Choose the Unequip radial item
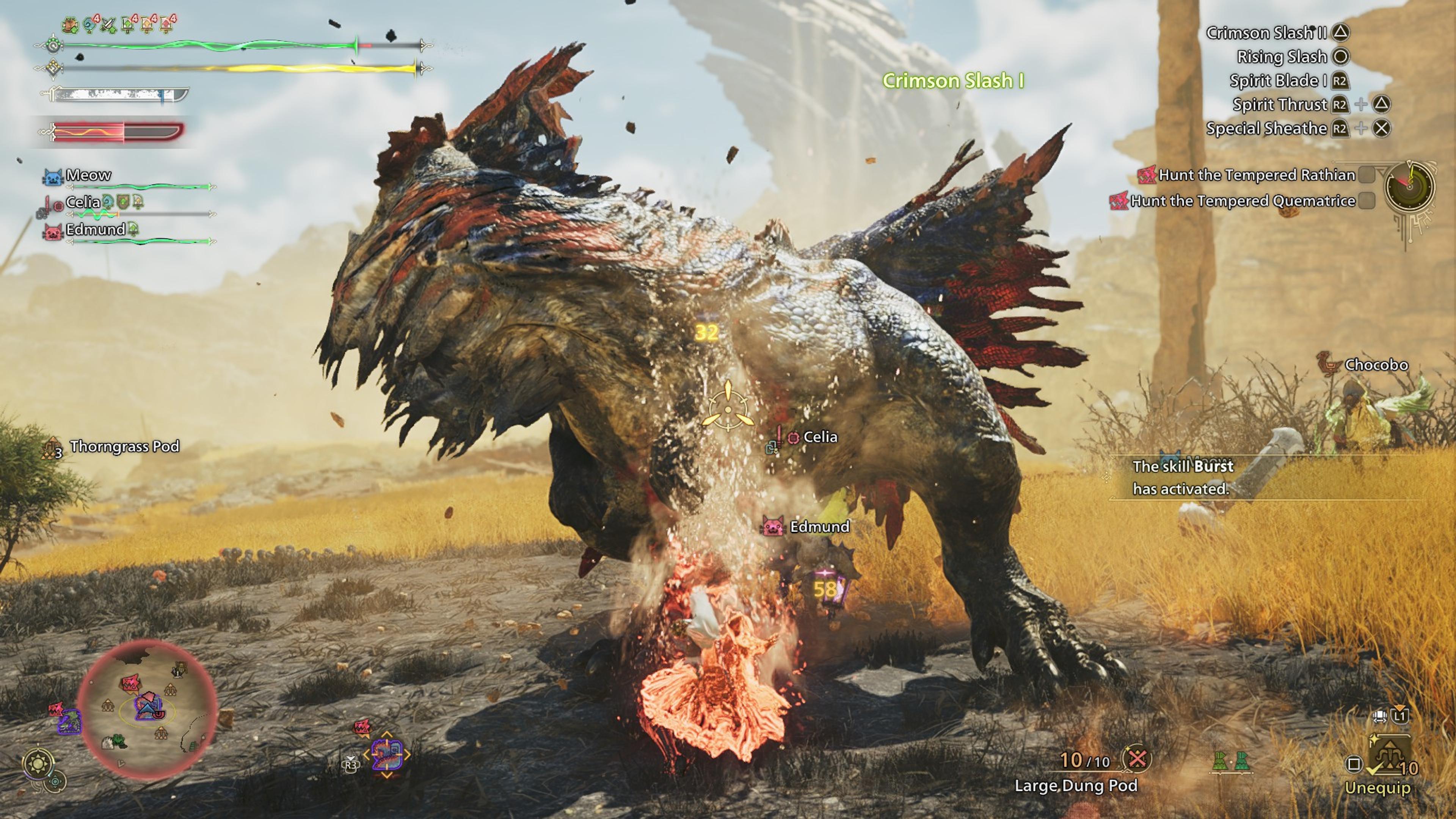The height and width of the screenshot is (819, 1456). (1378, 787)
